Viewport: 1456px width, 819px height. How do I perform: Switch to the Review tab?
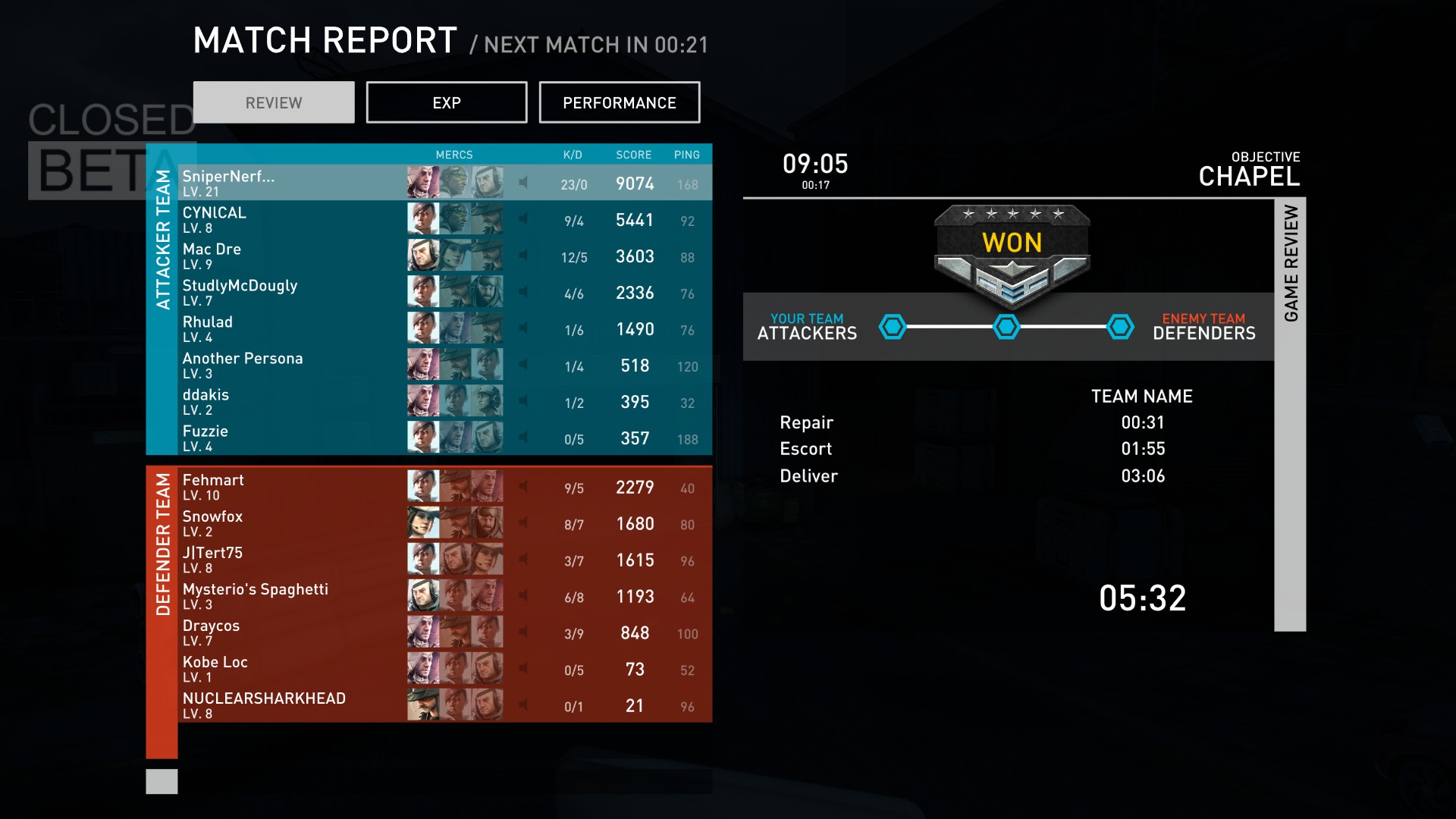tap(274, 102)
